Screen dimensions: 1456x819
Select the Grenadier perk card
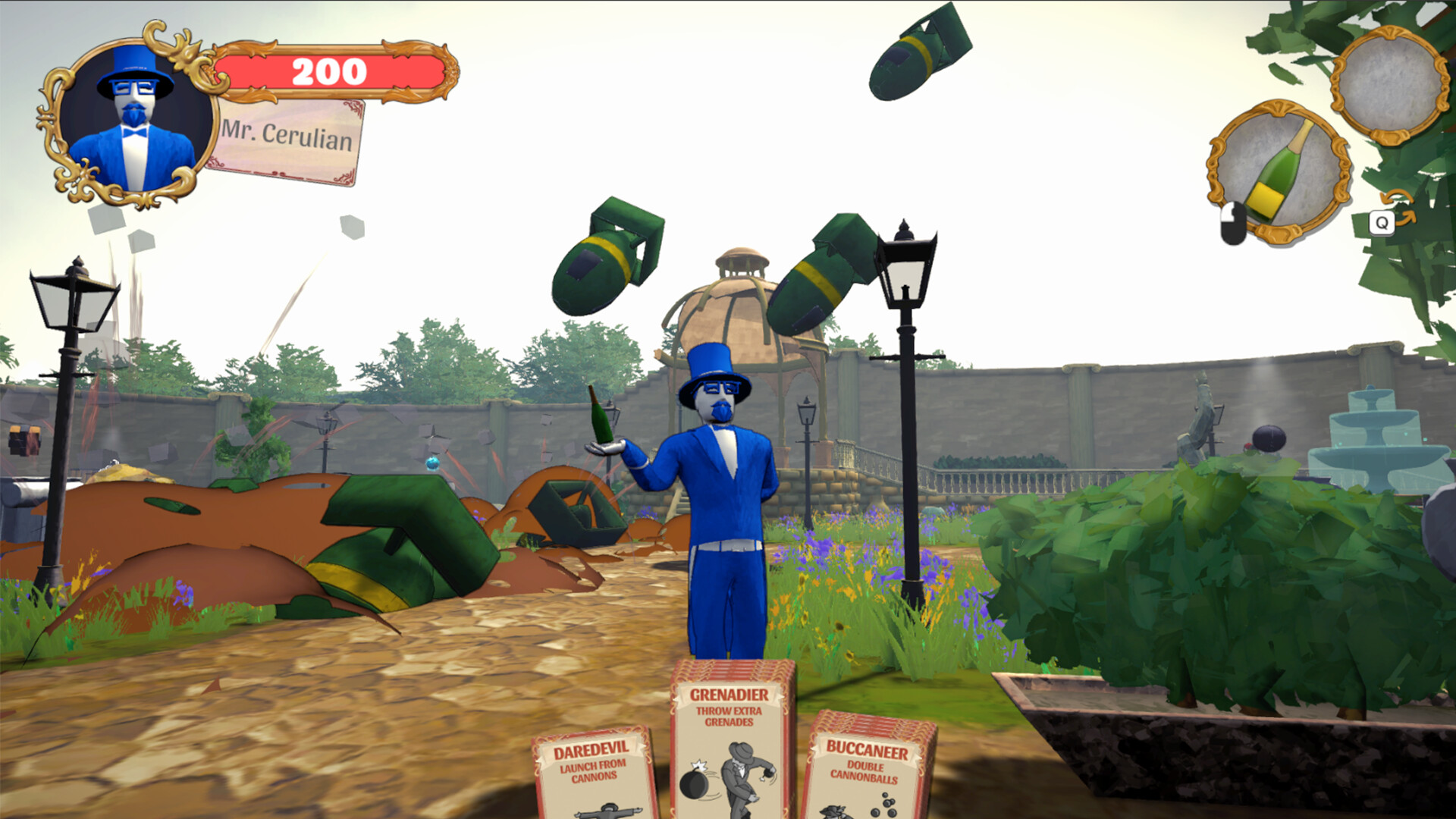730,751
